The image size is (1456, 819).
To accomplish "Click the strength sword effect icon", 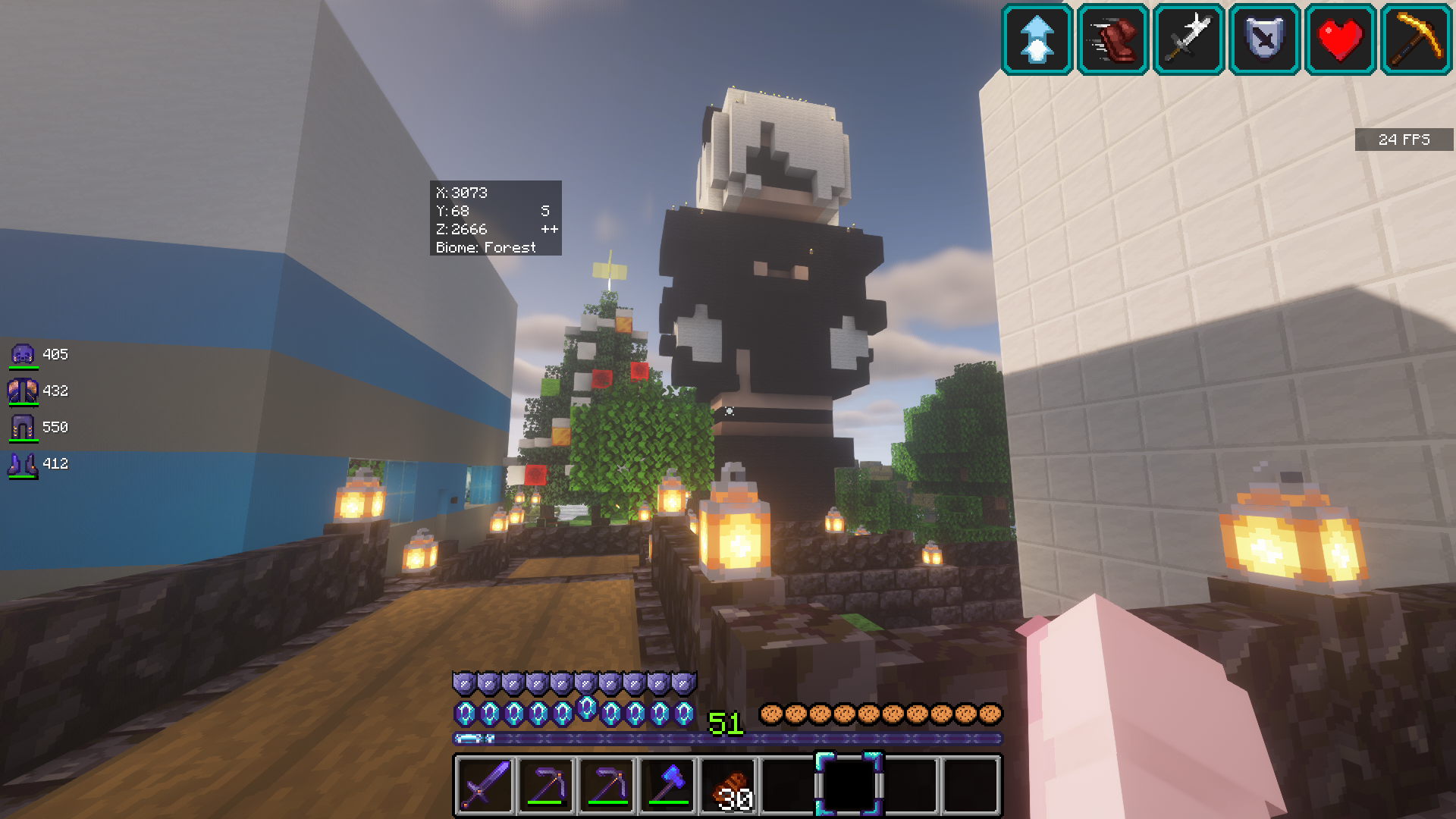I will coord(1188,39).
